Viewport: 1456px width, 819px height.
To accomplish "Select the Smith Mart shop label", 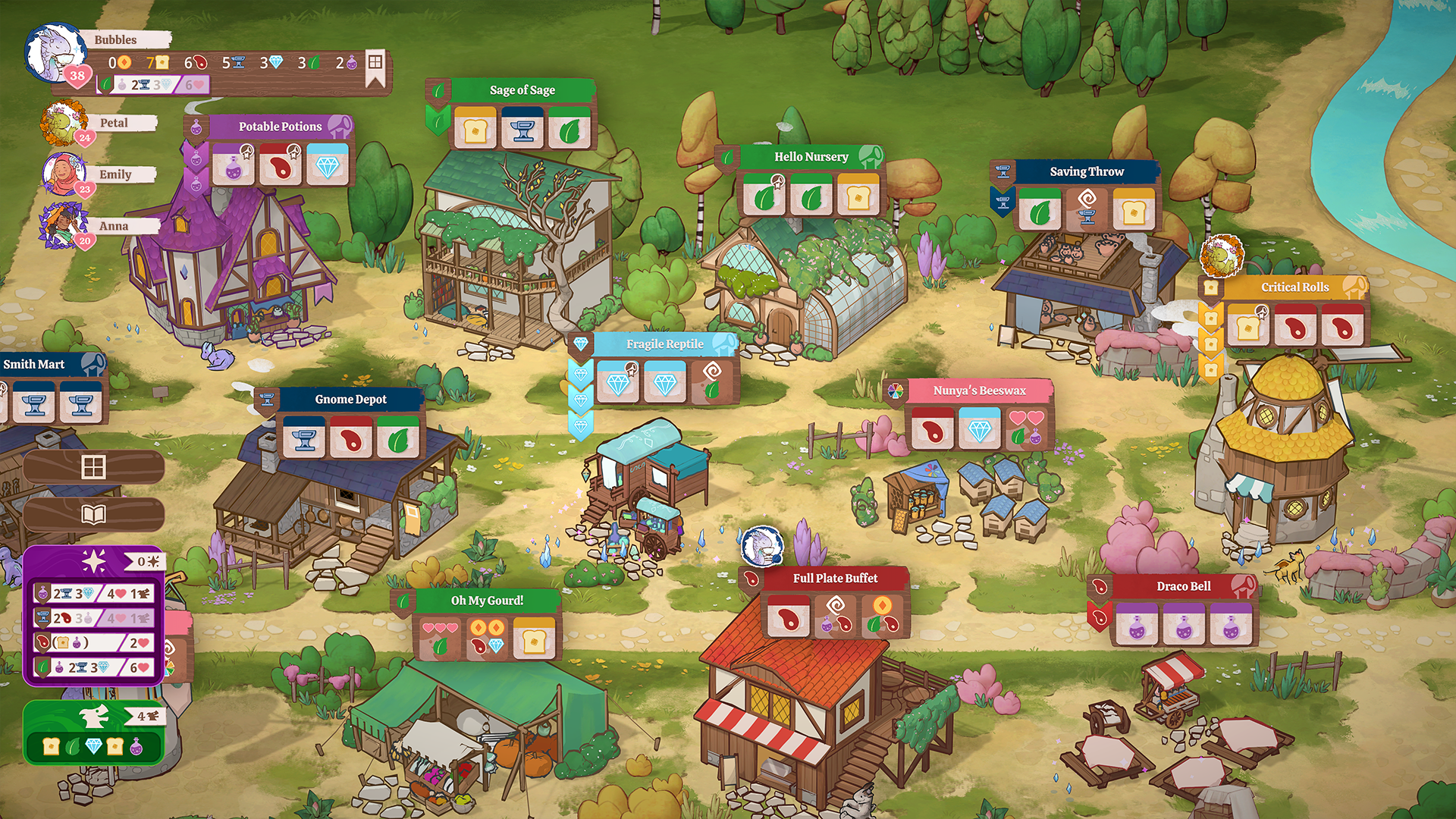I will tap(35, 365).
